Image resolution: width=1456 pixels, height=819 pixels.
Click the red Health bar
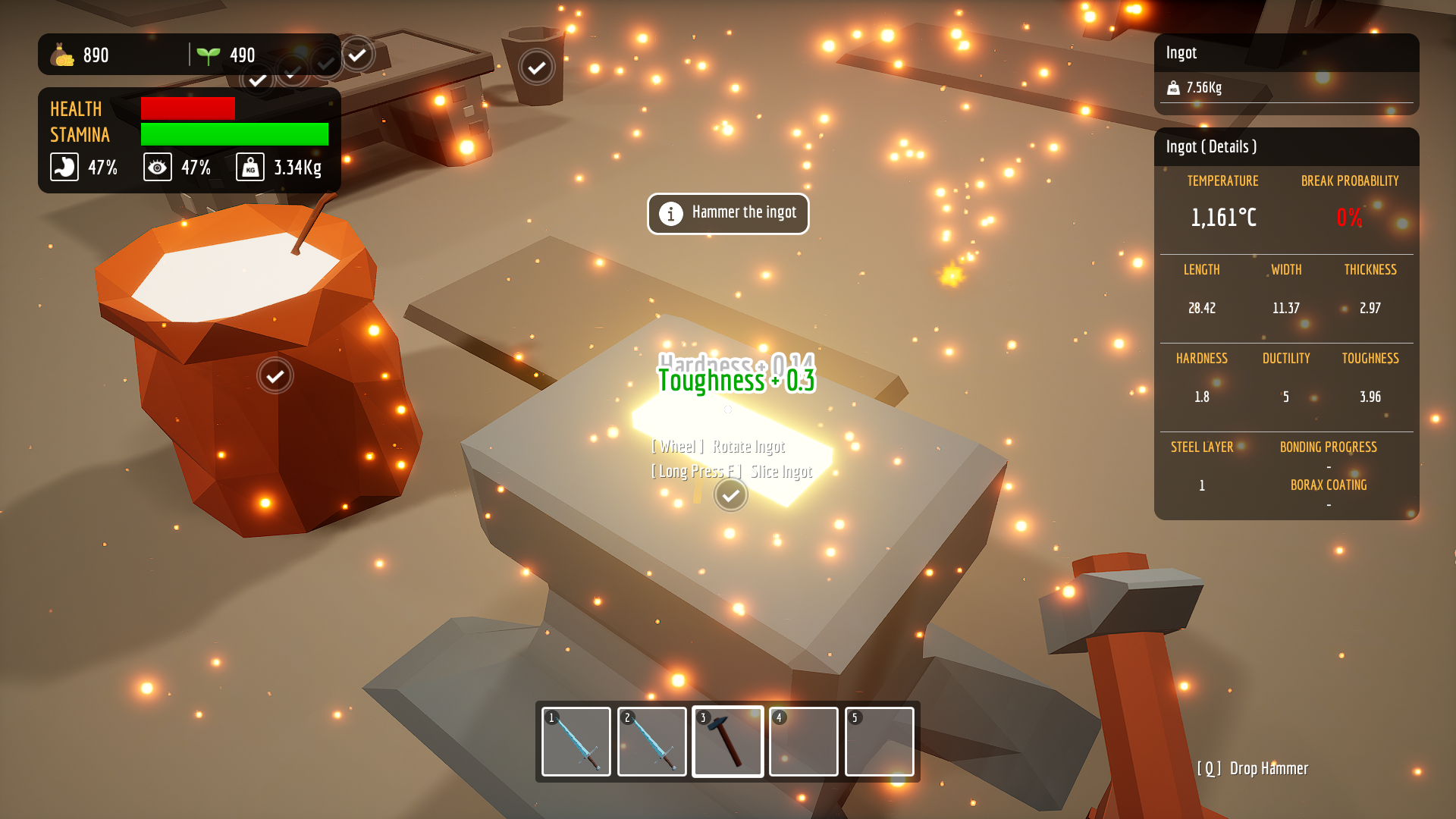click(x=187, y=108)
